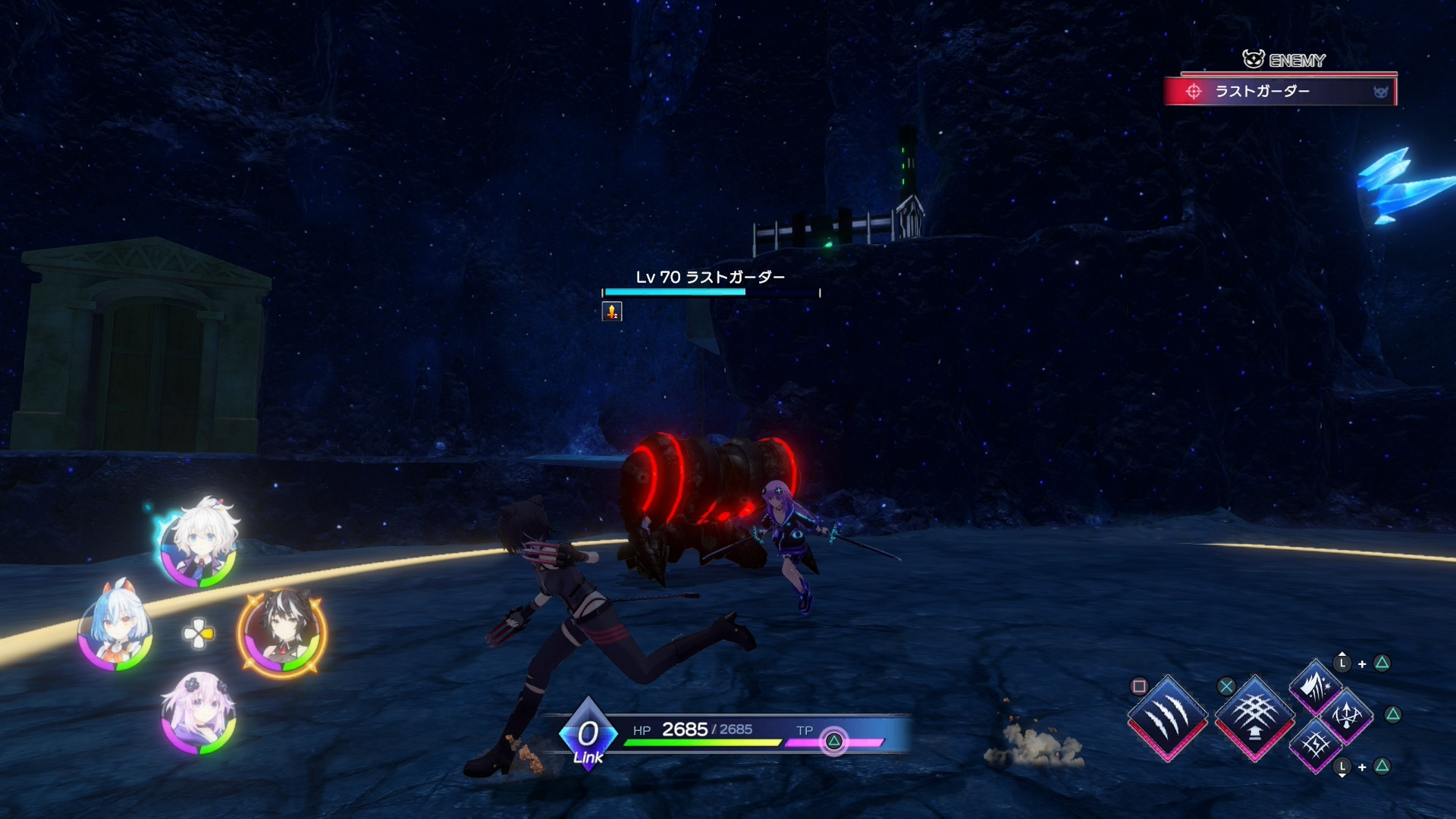The width and height of the screenshot is (1456, 819).
Task: Use the lightning bolt claw-grid skill
Action: click(1316, 745)
